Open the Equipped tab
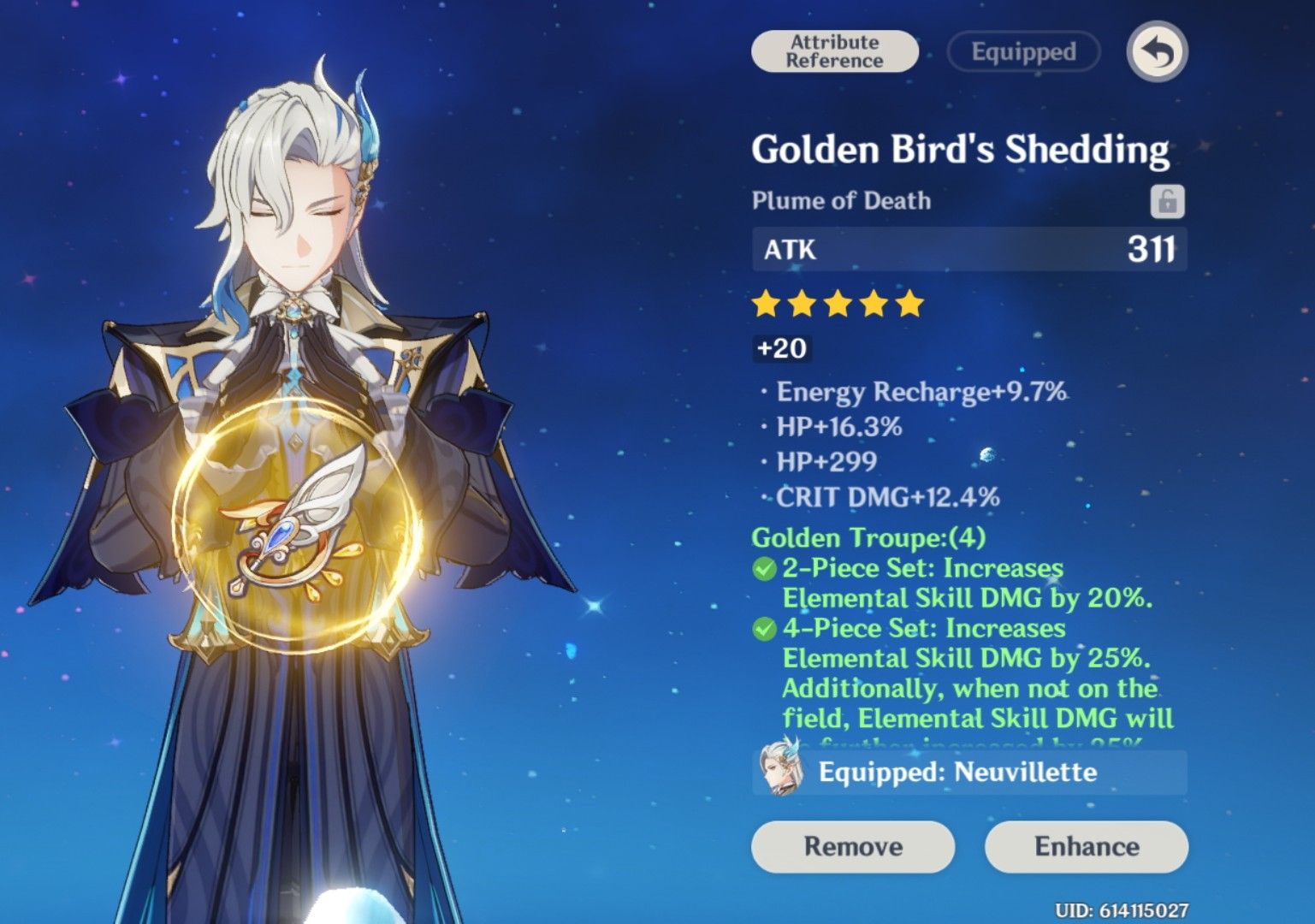1315x924 pixels. (1022, 51)
